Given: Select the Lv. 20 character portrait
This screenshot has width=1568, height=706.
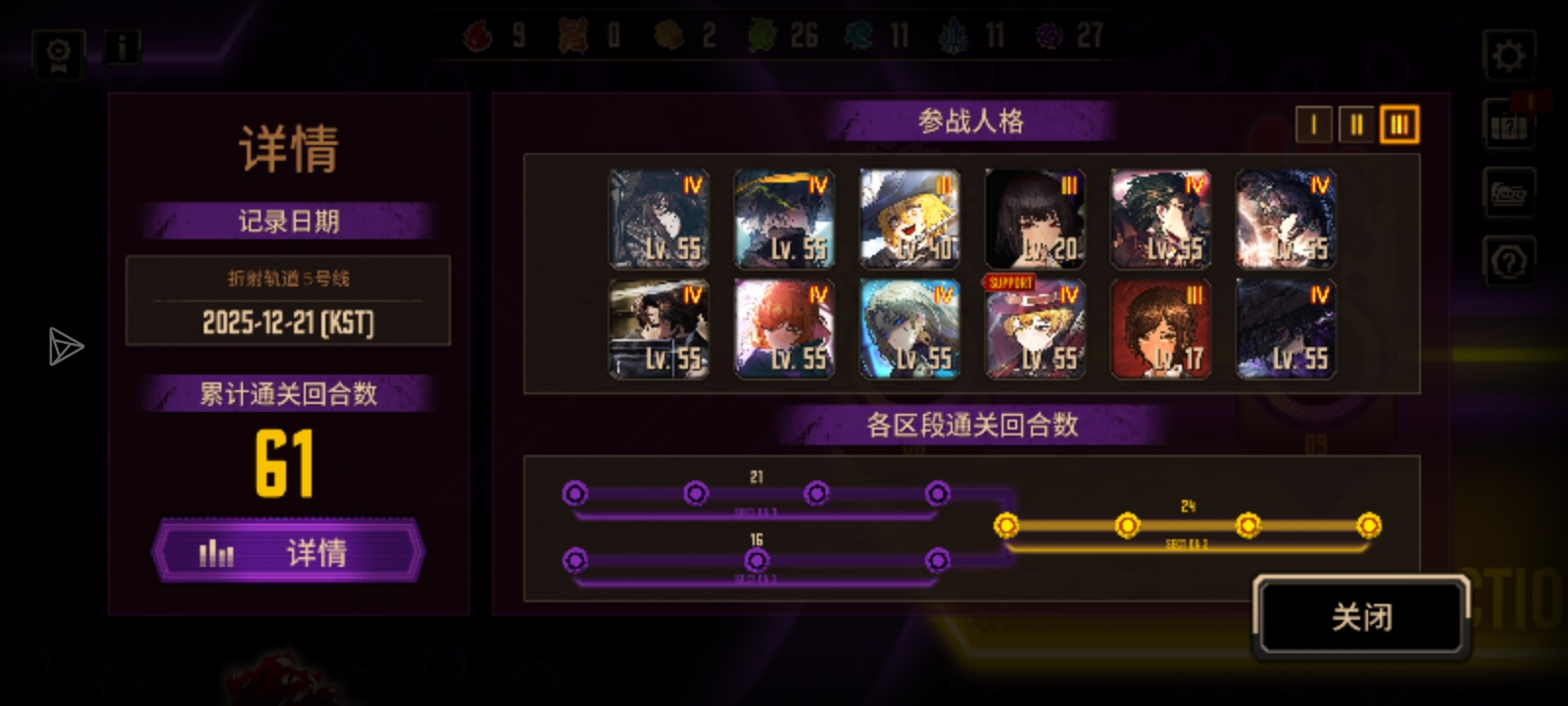Looking at the screenshot, I should [1035, 217].
